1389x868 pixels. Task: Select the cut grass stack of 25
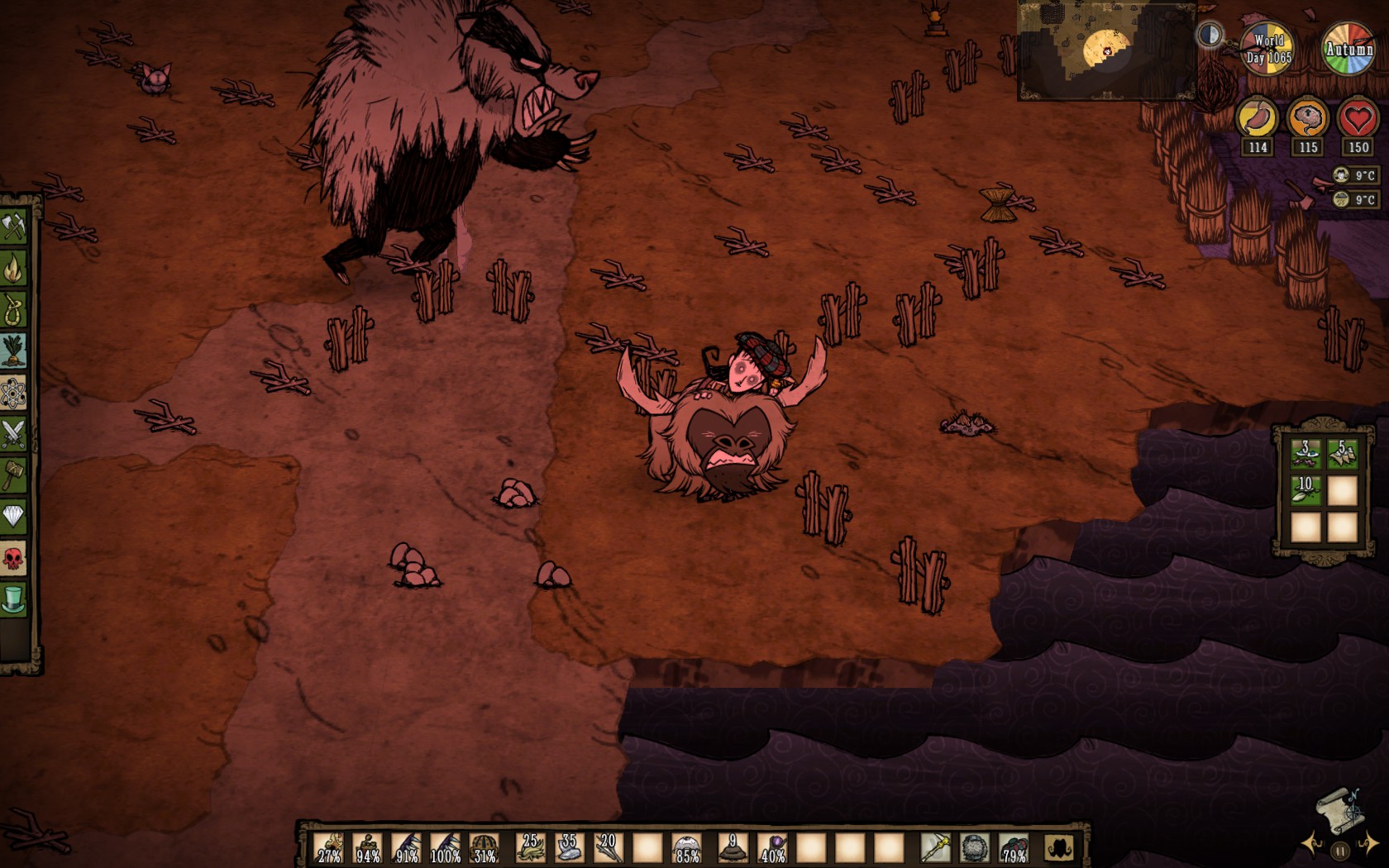[530, 847]
